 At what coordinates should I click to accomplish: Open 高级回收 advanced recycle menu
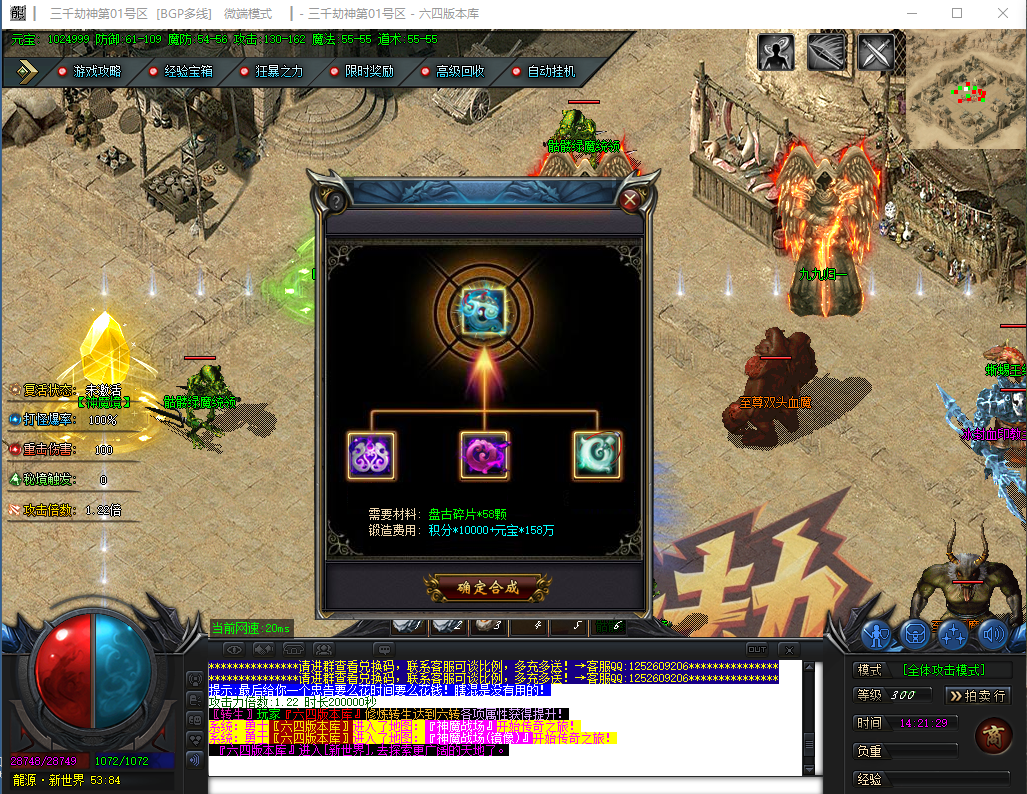coord(459,72)
